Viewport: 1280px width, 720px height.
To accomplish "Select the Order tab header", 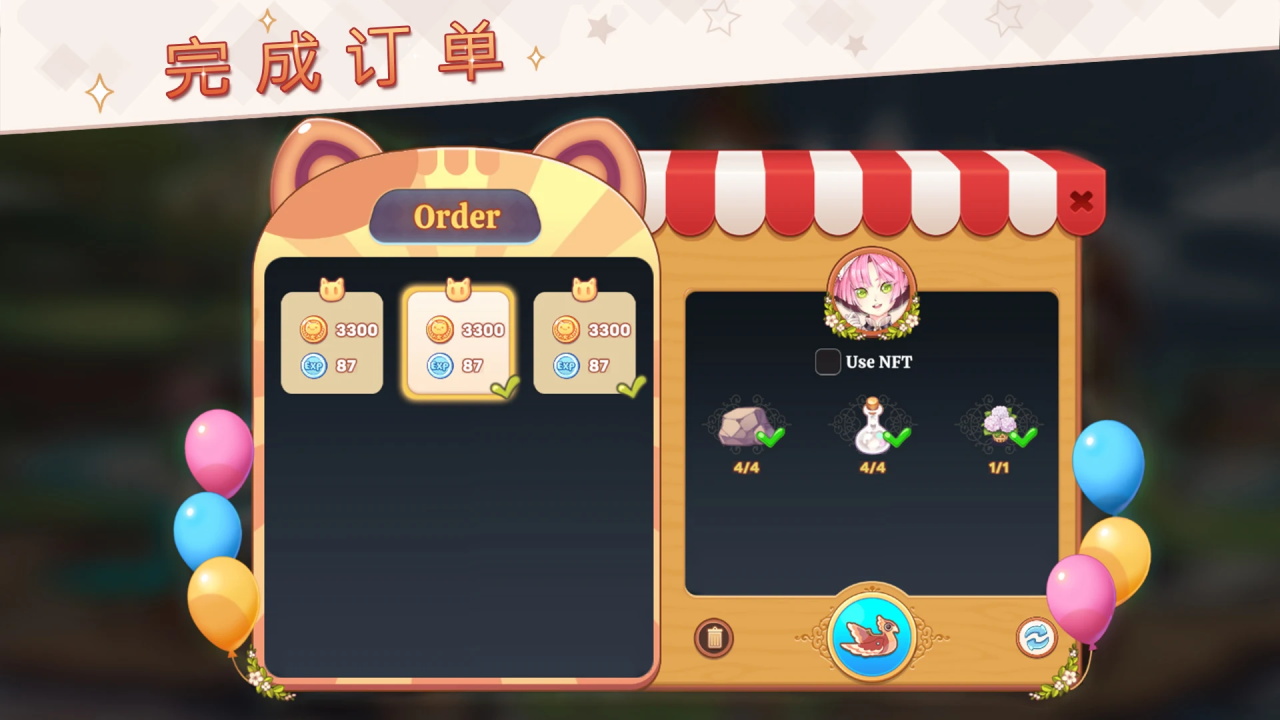I will 456,216.
